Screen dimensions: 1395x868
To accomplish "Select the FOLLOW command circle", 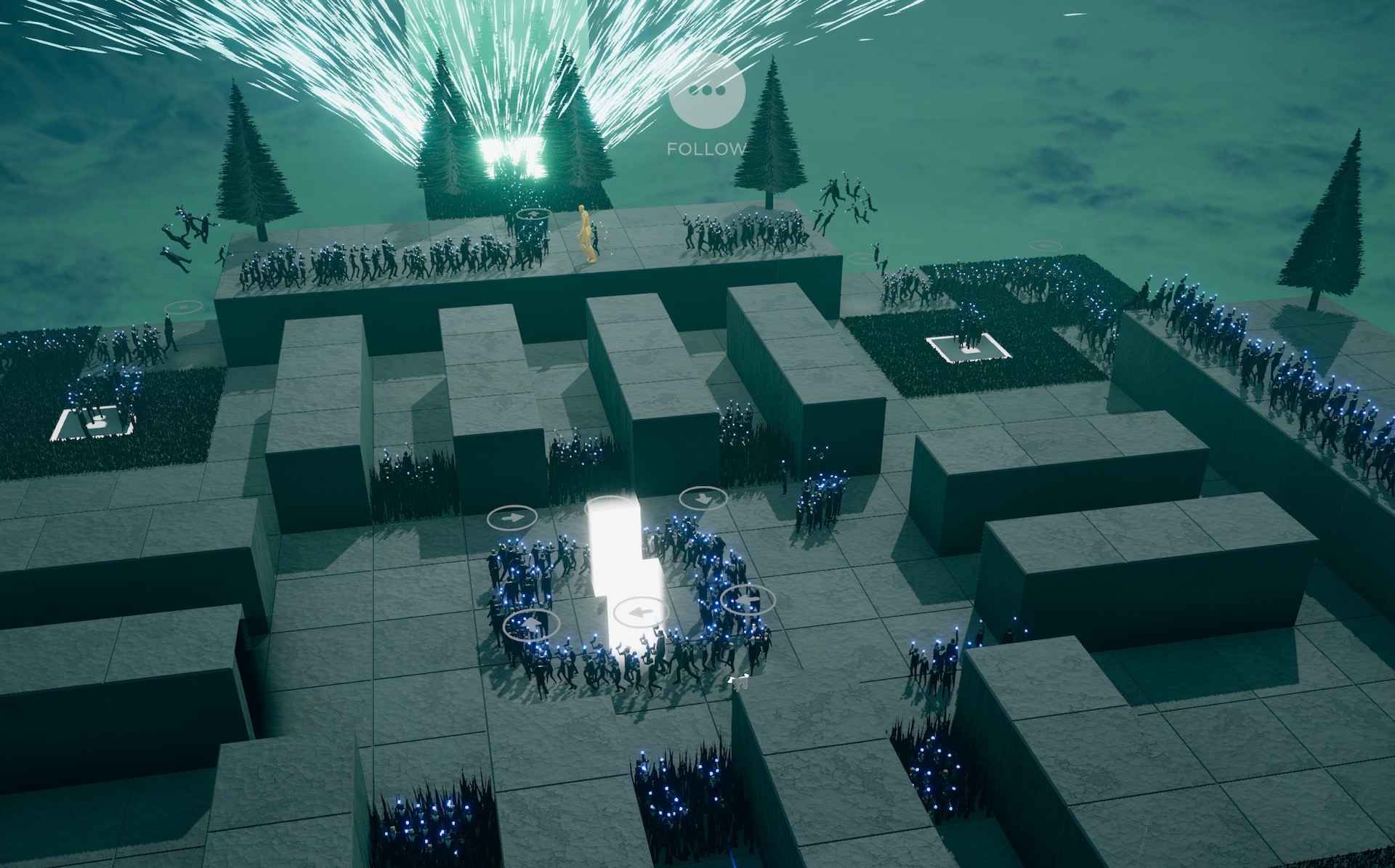I will [707, 90].
